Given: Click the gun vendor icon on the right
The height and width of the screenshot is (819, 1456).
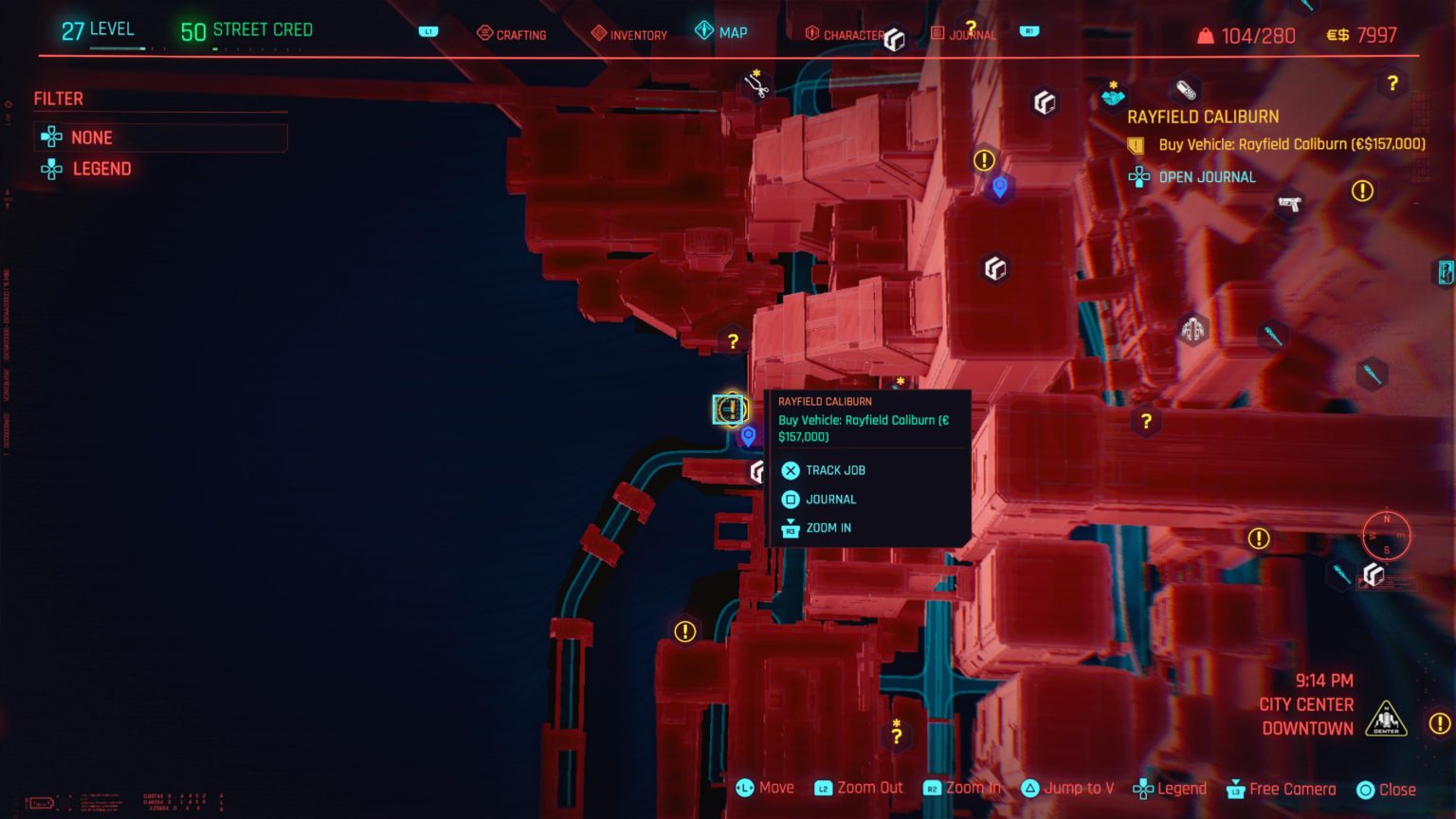Looking at the screenshot, I should pyautogui.click(x=1289, y=204).
